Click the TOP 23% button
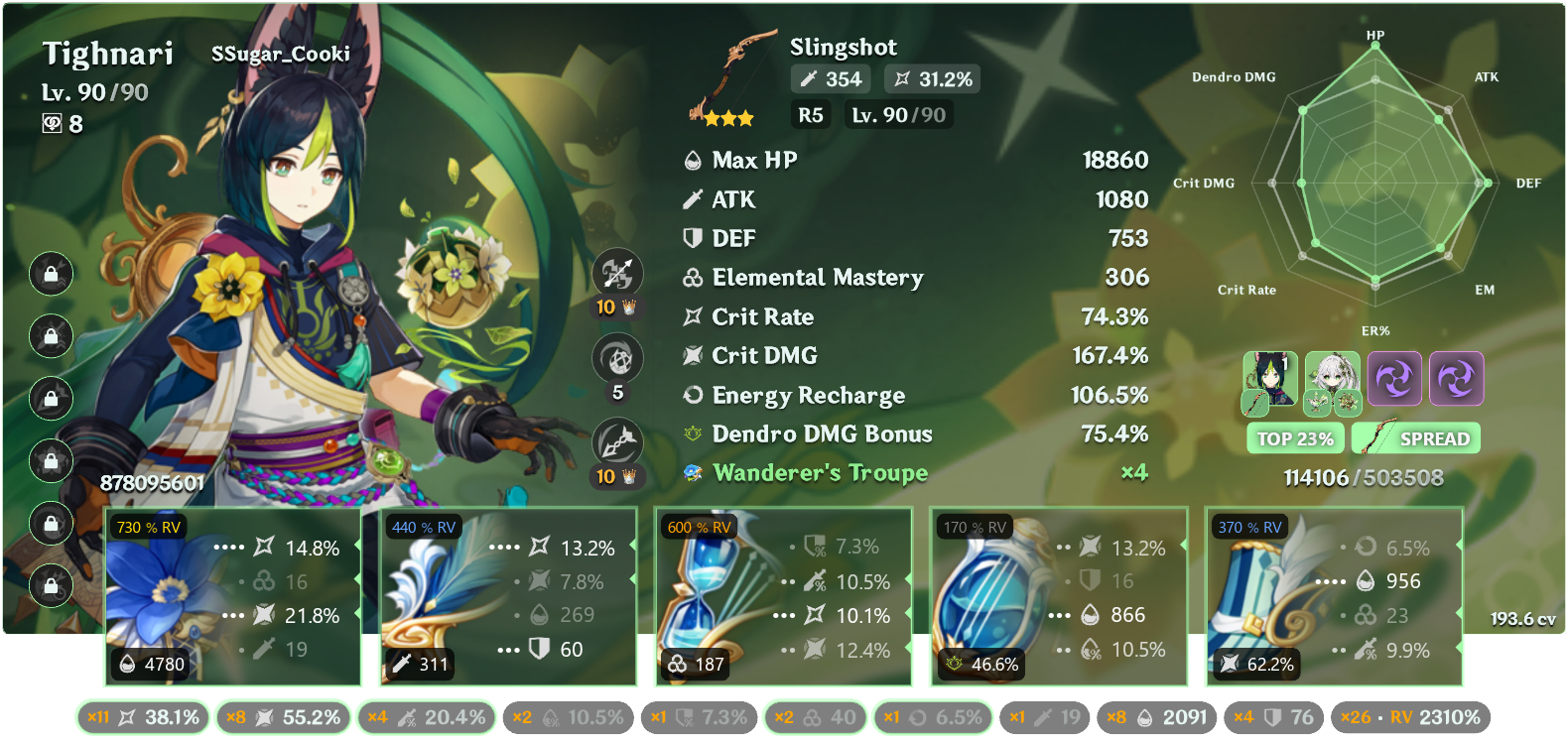The height and width of the screenshot is (741, 1568). [x=1295, y=437]
